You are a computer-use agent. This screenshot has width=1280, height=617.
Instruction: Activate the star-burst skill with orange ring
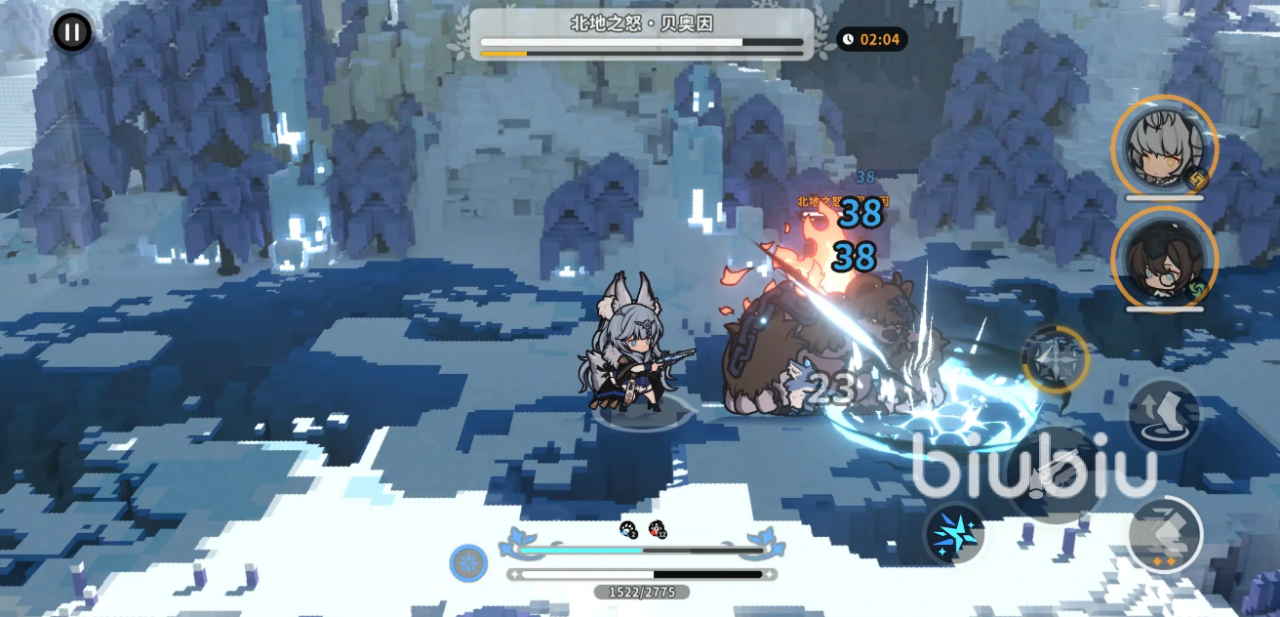click(1055, 359)
